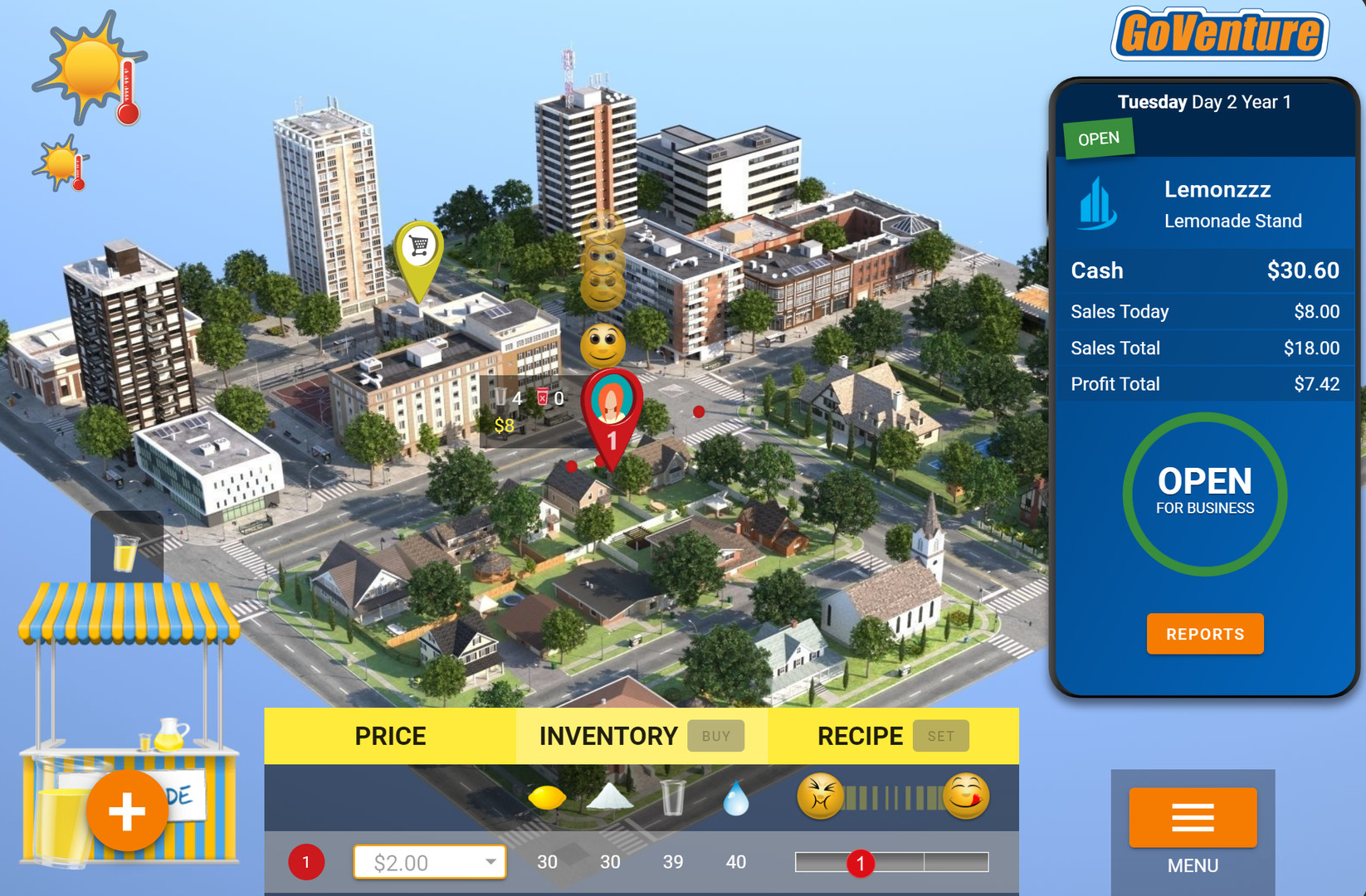Expand the lemonade stand with the plus button
Screen dimensions: 1366x896
[127, 811]
